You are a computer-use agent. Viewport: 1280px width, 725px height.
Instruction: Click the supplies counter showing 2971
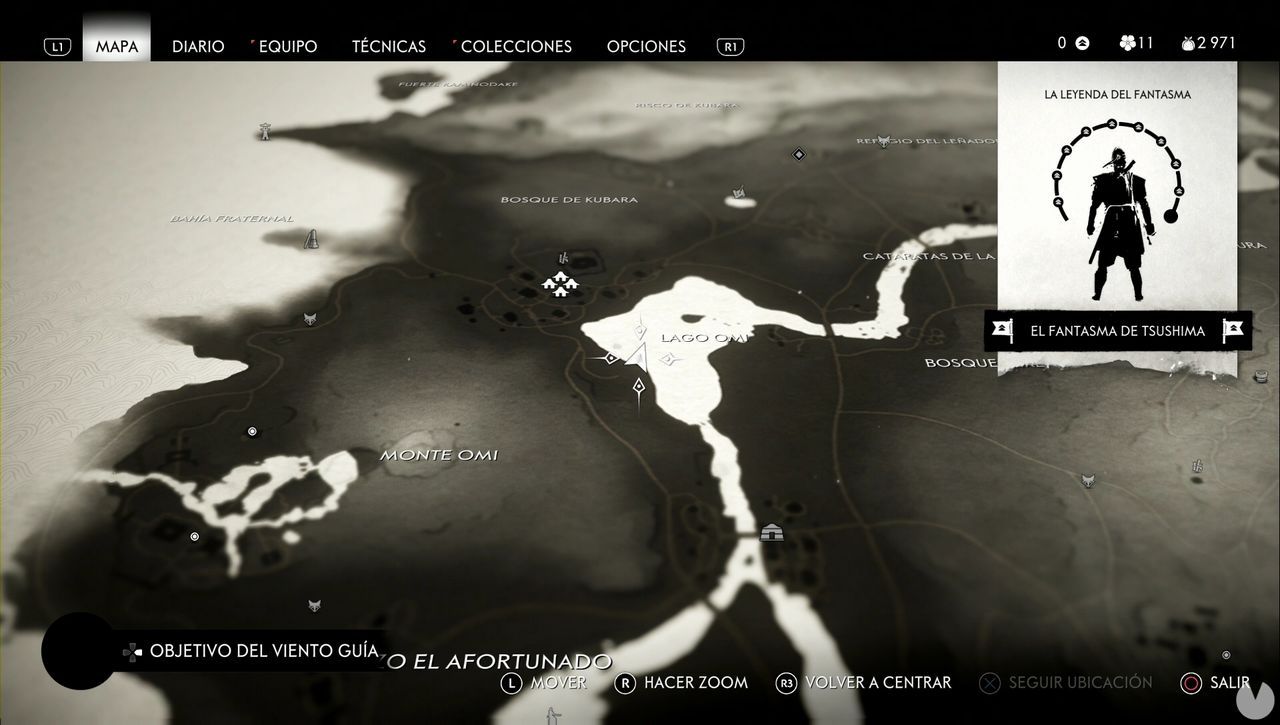1207,43
